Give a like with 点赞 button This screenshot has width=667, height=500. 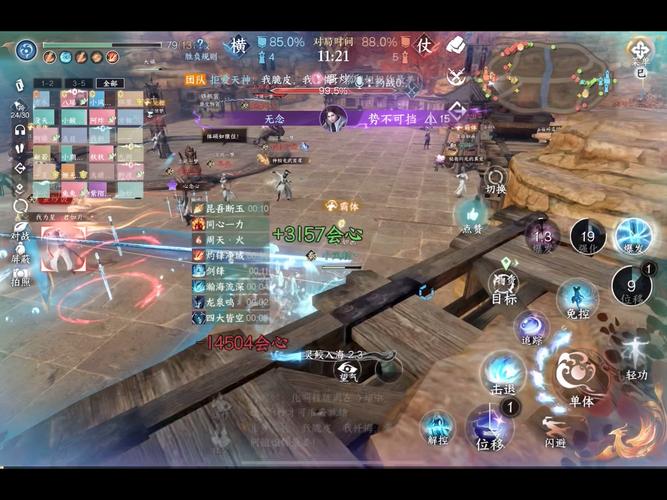click(471, 216)
